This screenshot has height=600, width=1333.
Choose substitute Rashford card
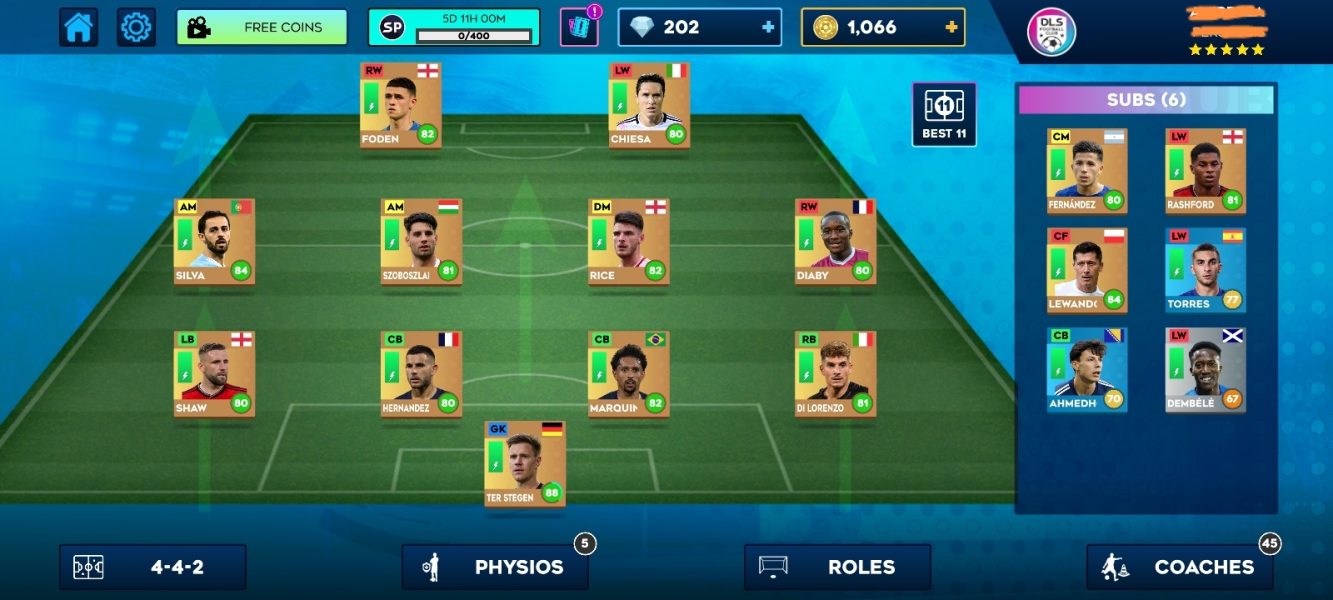point(1205,171)
